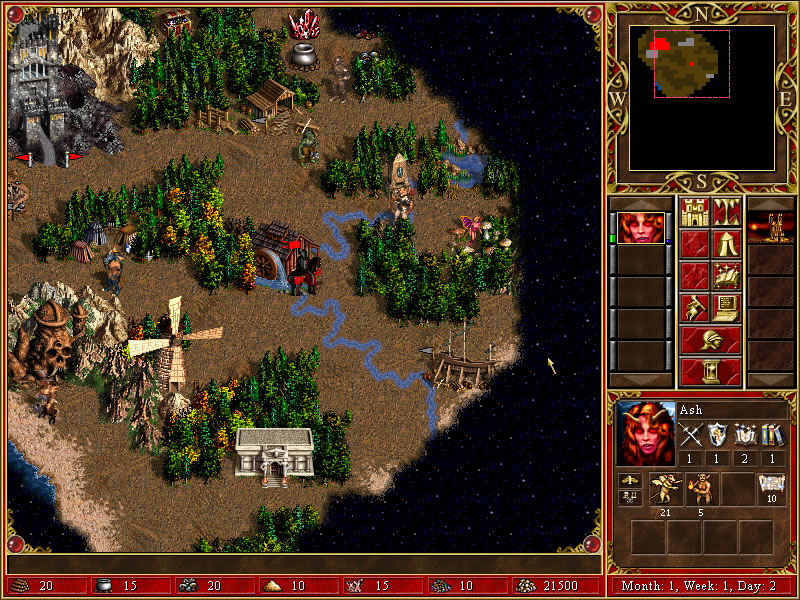Toggle the underground/surface view button

pos(726,212)
